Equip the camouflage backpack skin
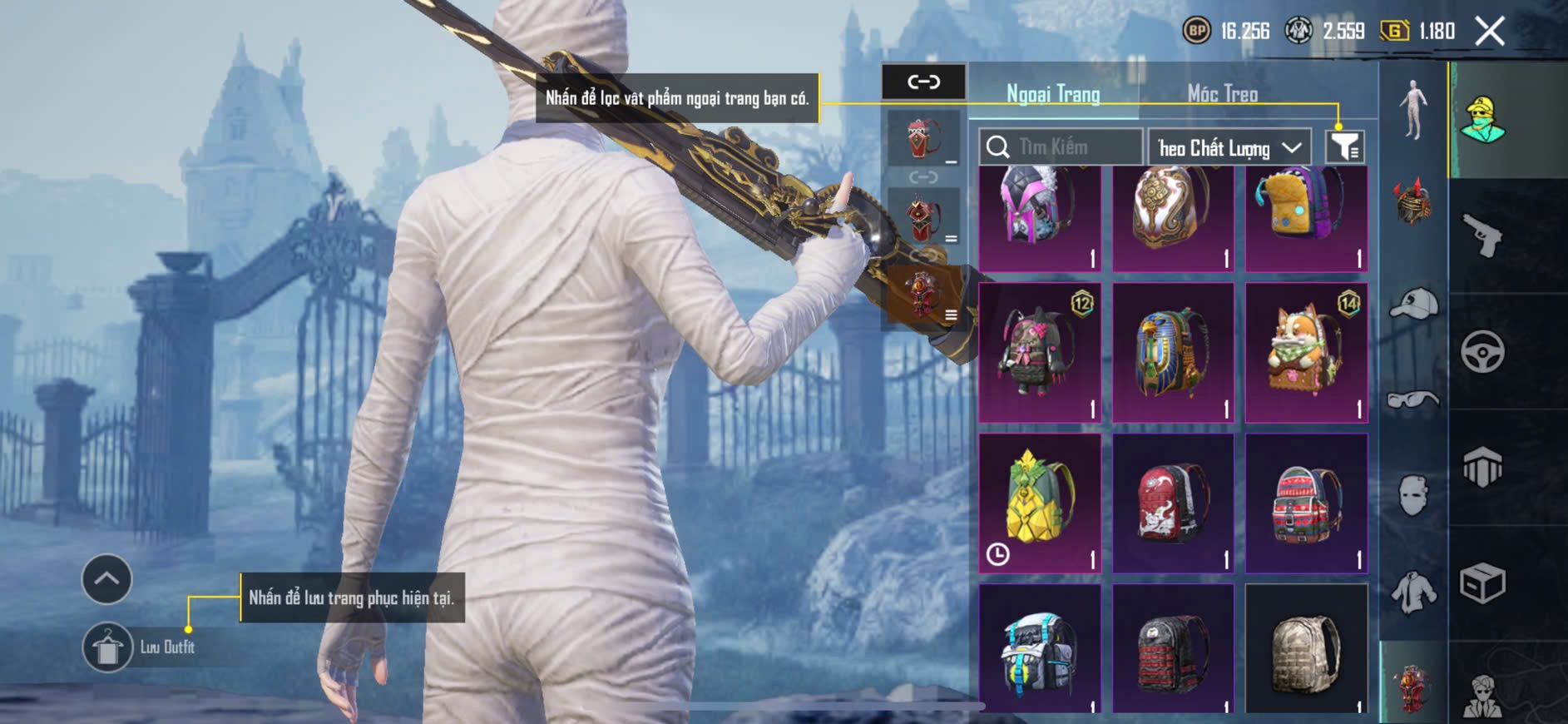Viewport: 1568px width, 724px height. 1306,649
